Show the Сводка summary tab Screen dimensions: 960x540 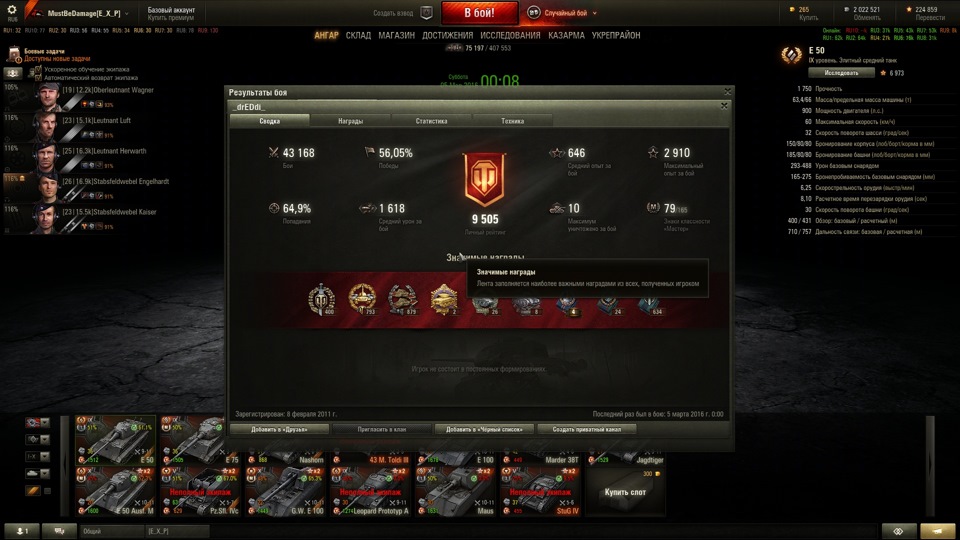pyautogui.click(x=269, y=121)
